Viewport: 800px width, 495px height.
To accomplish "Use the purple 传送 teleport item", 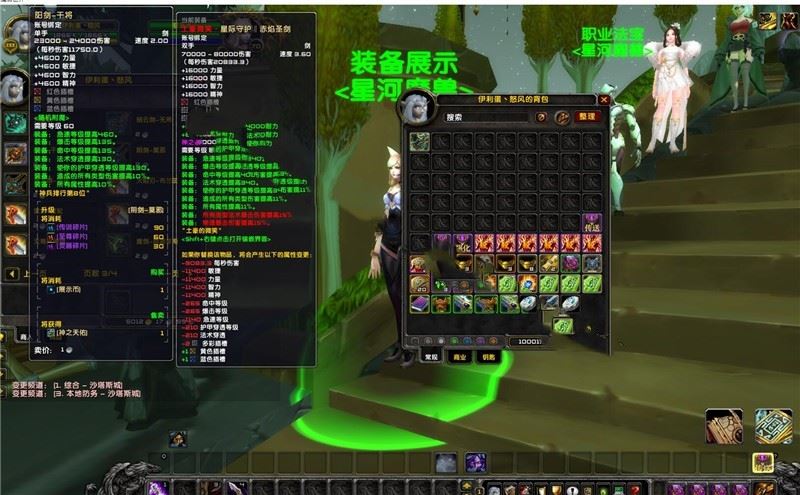I will [593, 223].
